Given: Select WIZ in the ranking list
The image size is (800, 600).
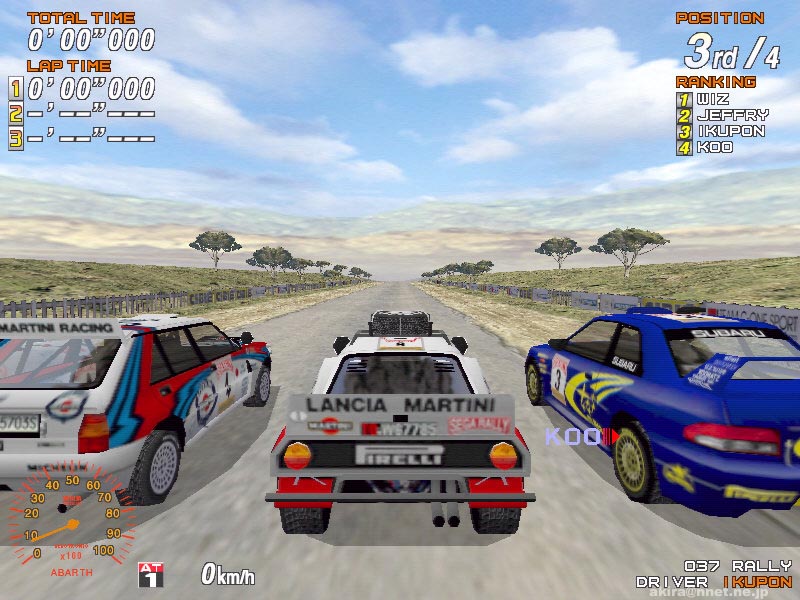Looking at the screenshot, I should click(x=714, y=99).
